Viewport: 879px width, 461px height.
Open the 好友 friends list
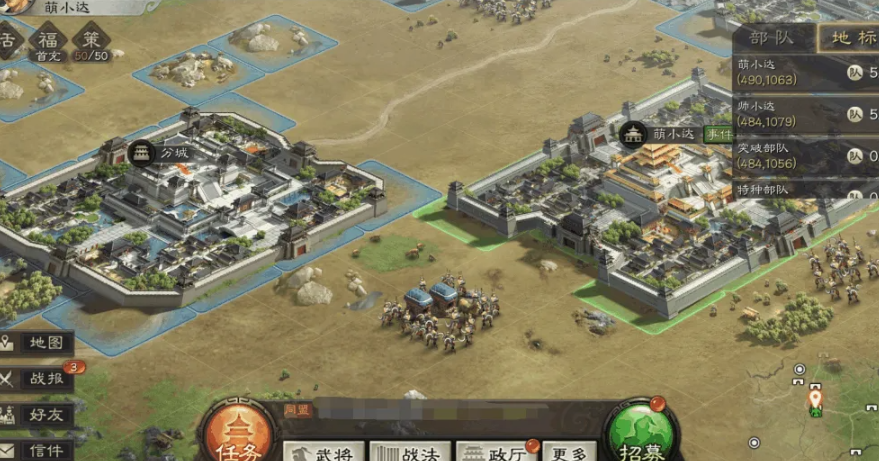(37, 414)
